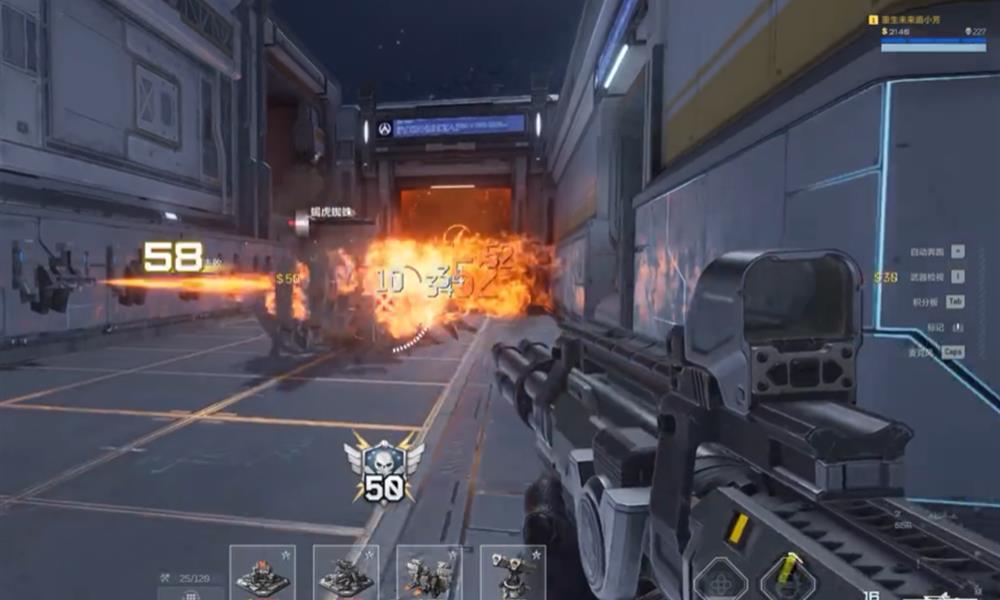The height and width of the screenshot is (600, 1000).
Task: Activate the hexagonal crosshair skill icon
Action: click(x=720, y=578)
